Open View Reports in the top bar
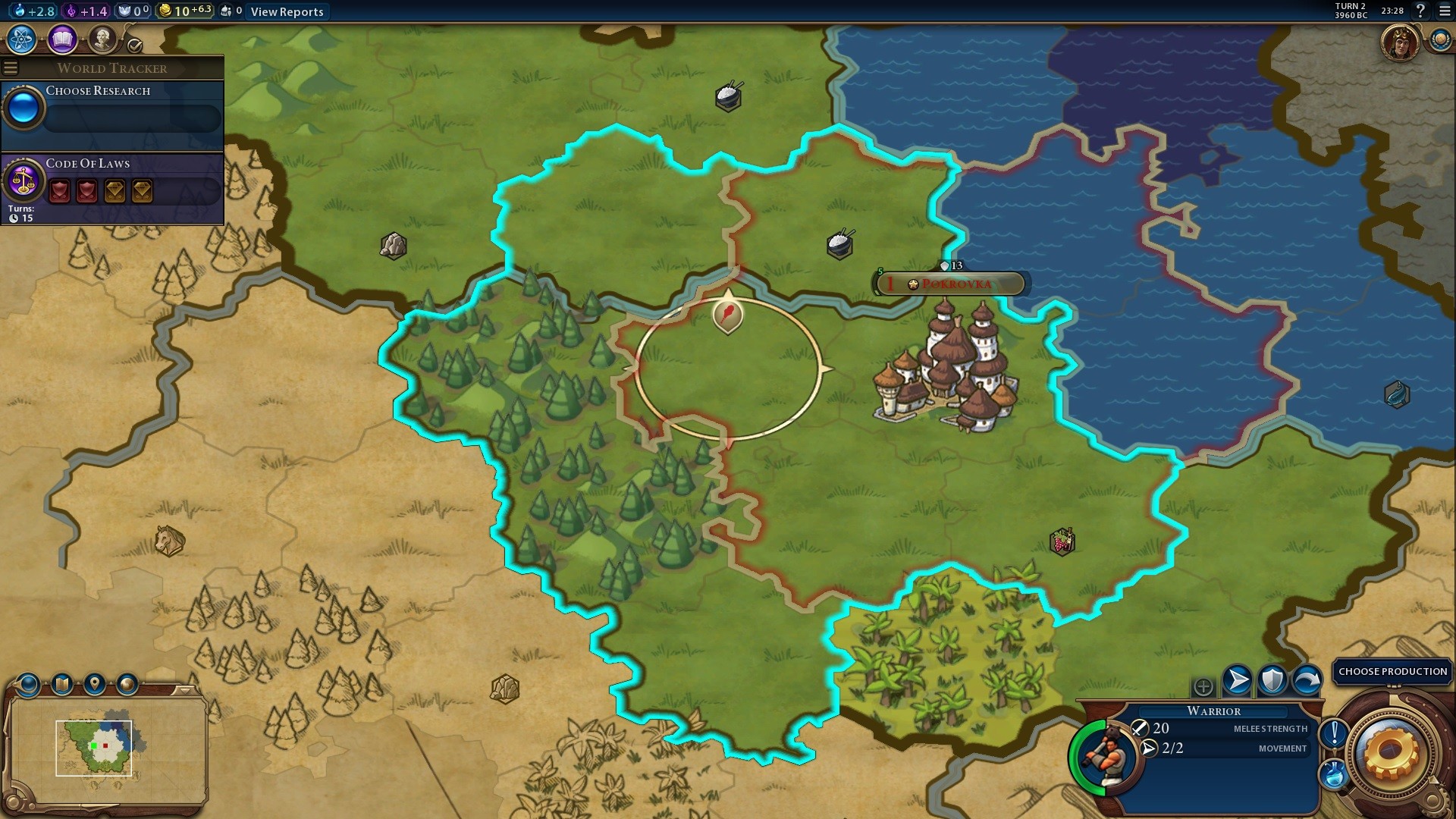1456x819 pixels. (287, 11)
